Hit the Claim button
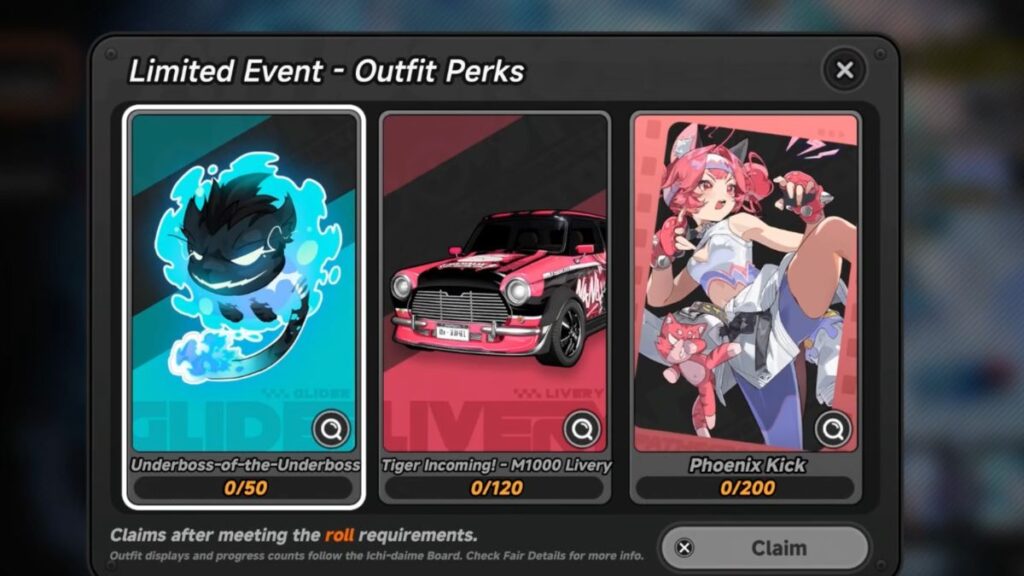This screenshot has width=1024, height=576. pyautogui.click(x=765, y=548)
